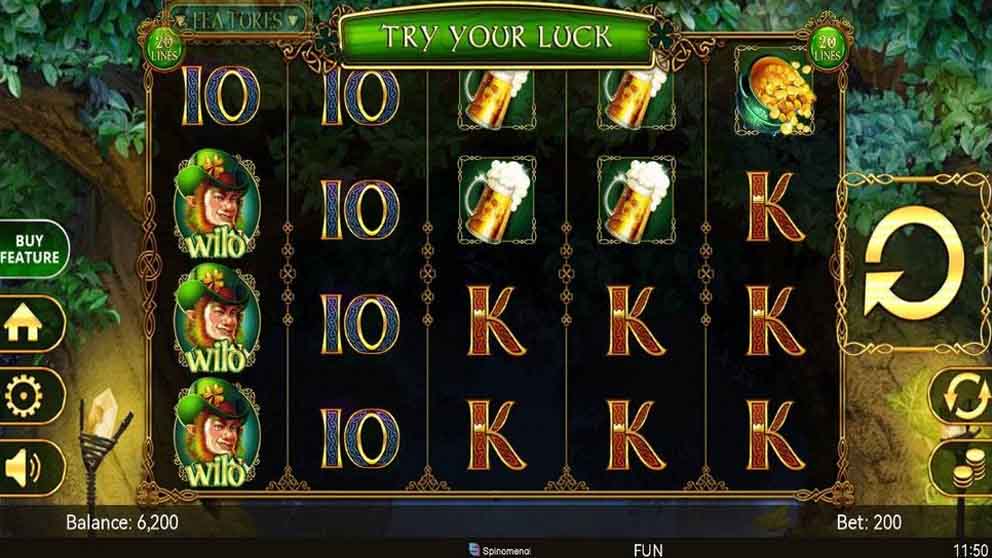The height and width of the screenshot is (558, 992).
Task: Open the Buy Feature option
Action: [31, 249]
